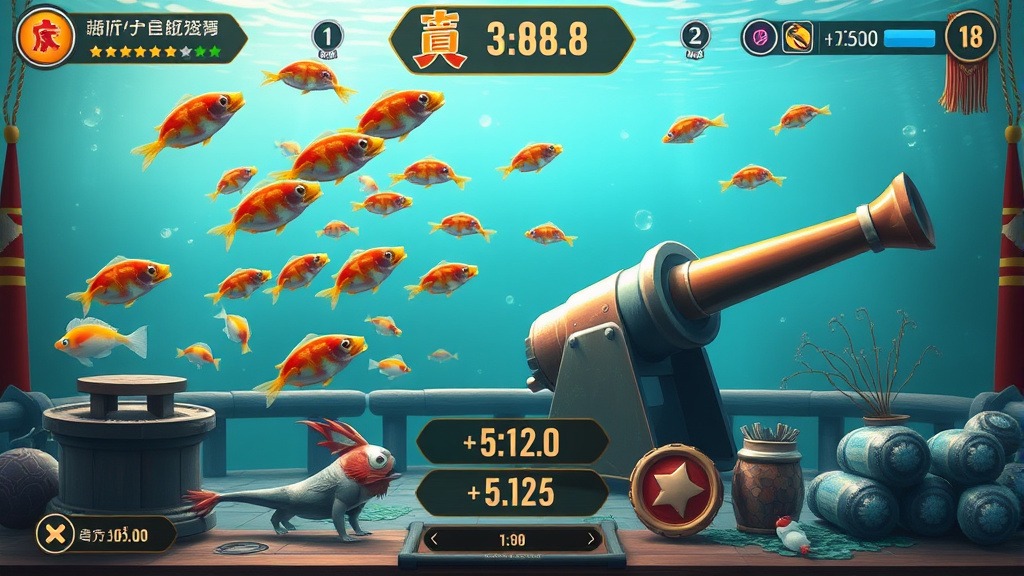Open the round badge showing 18

click(x=970, y=37)
